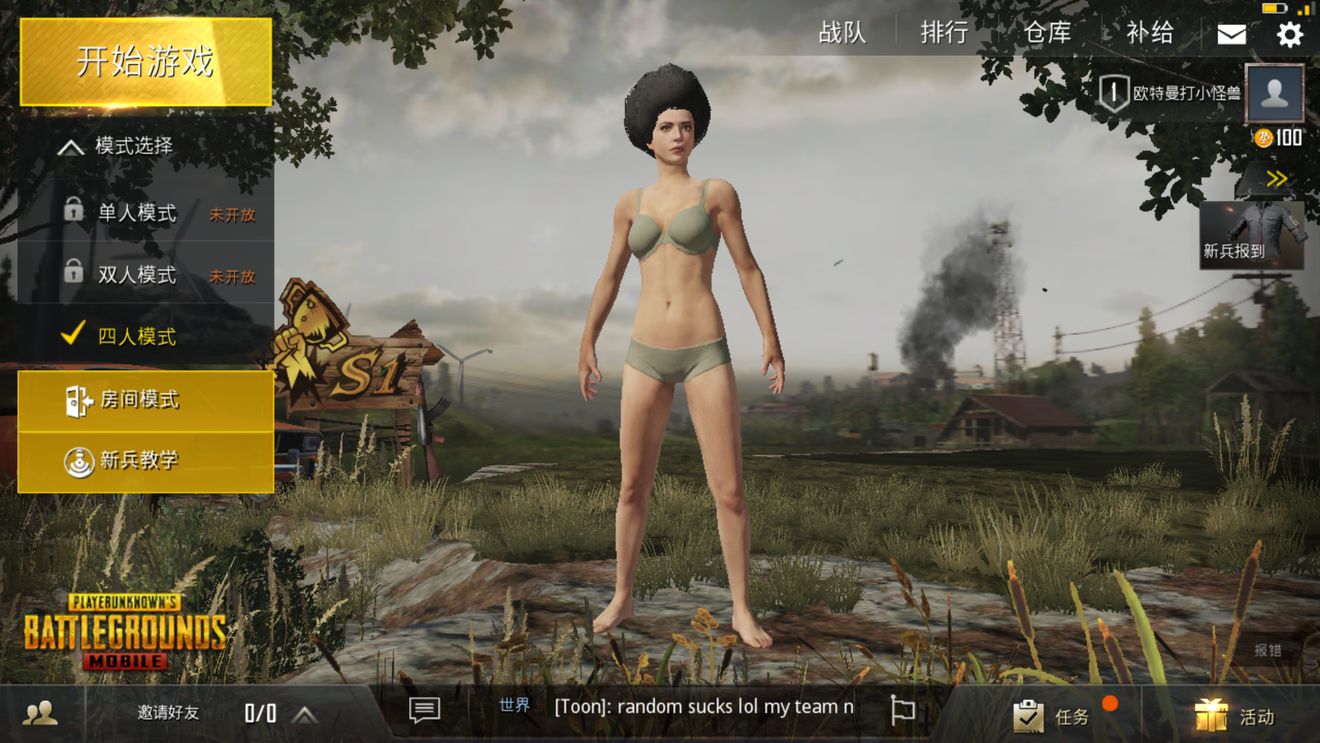Open the 仓库 inventory warehouse
The width and height of the screenshot is (1320, 743).
(1047, 33)
